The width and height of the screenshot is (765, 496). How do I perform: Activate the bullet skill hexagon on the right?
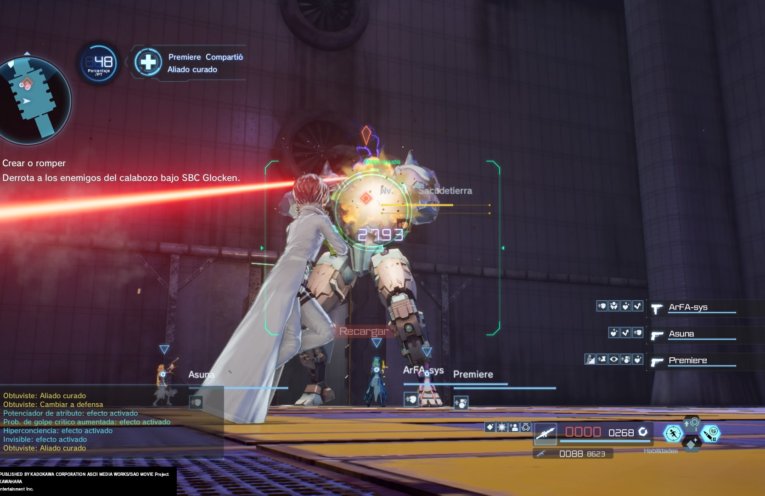pos(710,433)
